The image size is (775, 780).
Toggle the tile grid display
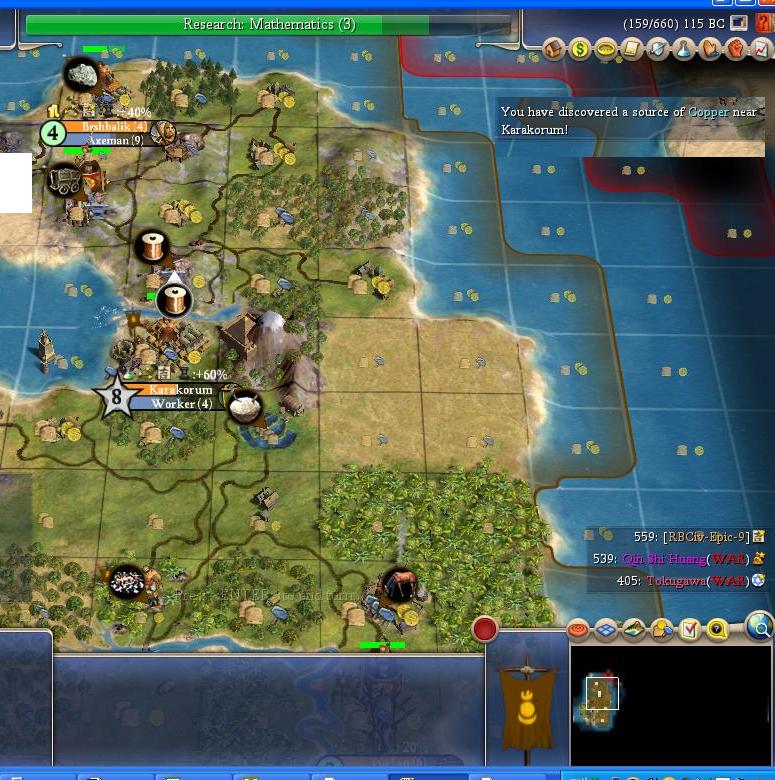tap(607, 629)
